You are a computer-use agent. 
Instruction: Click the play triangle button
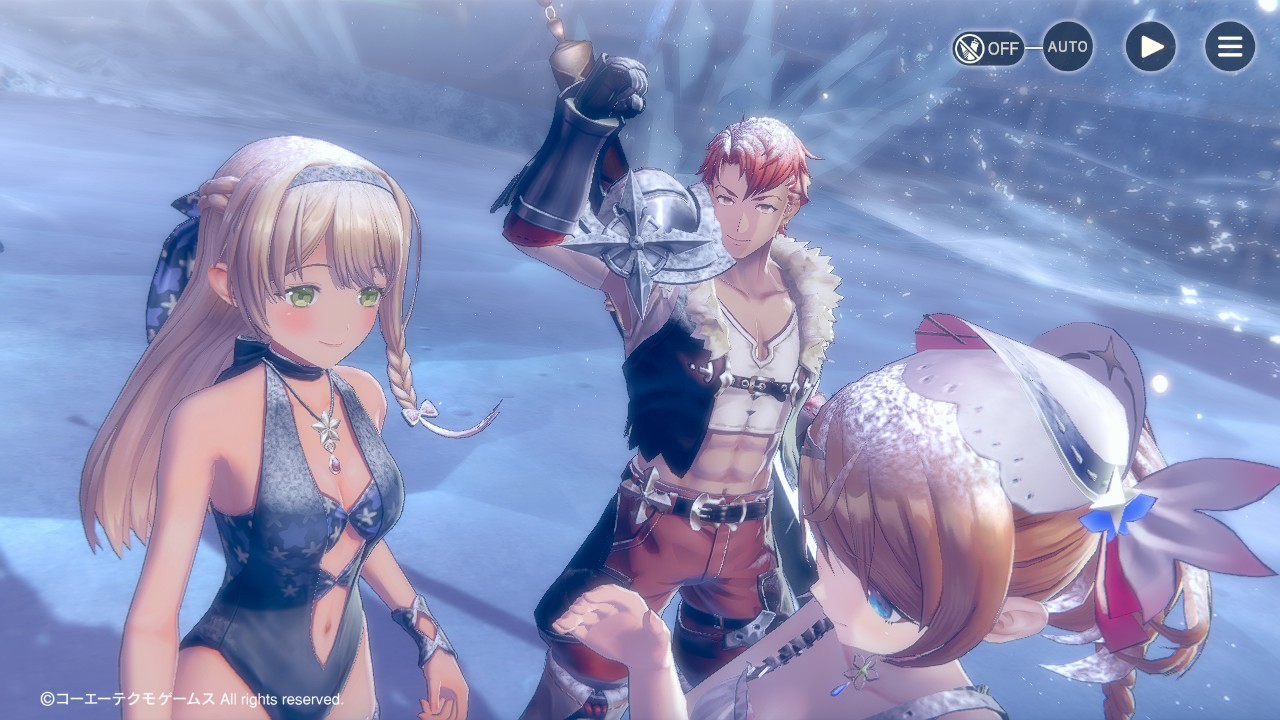click(1150, 47)
